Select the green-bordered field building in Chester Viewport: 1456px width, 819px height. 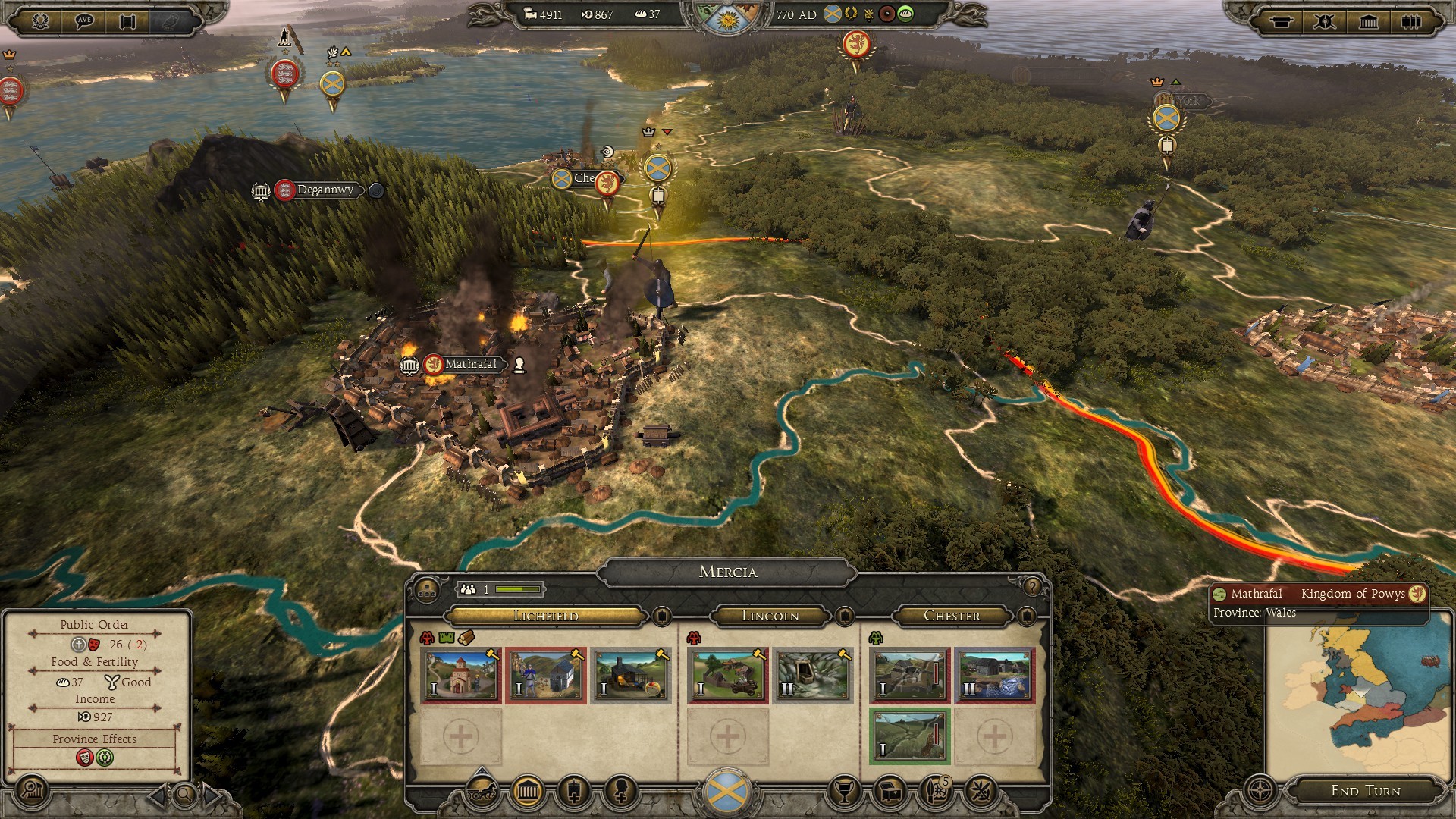click(x=909, y=736)
